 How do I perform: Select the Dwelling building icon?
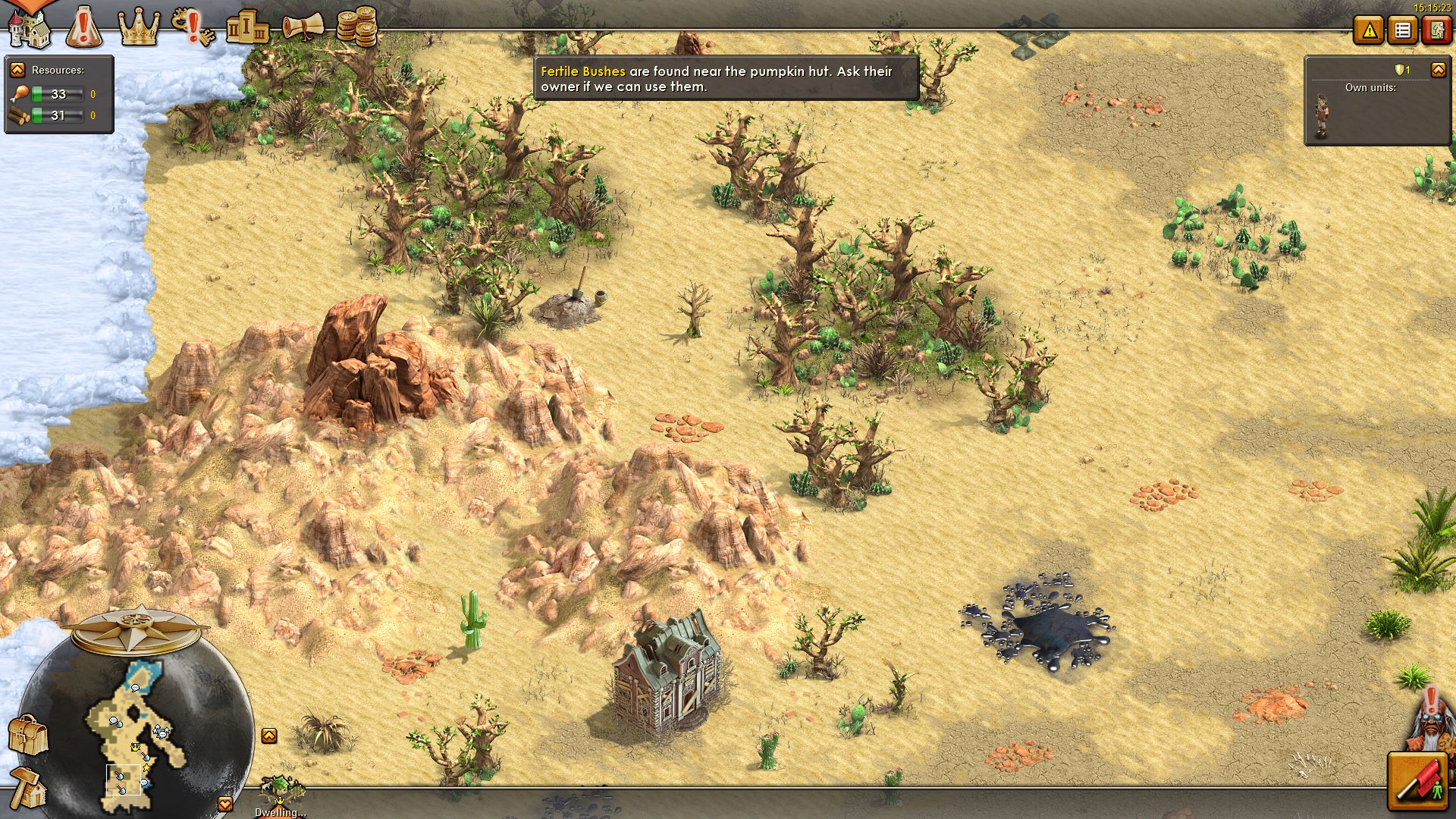click(281, 792)
